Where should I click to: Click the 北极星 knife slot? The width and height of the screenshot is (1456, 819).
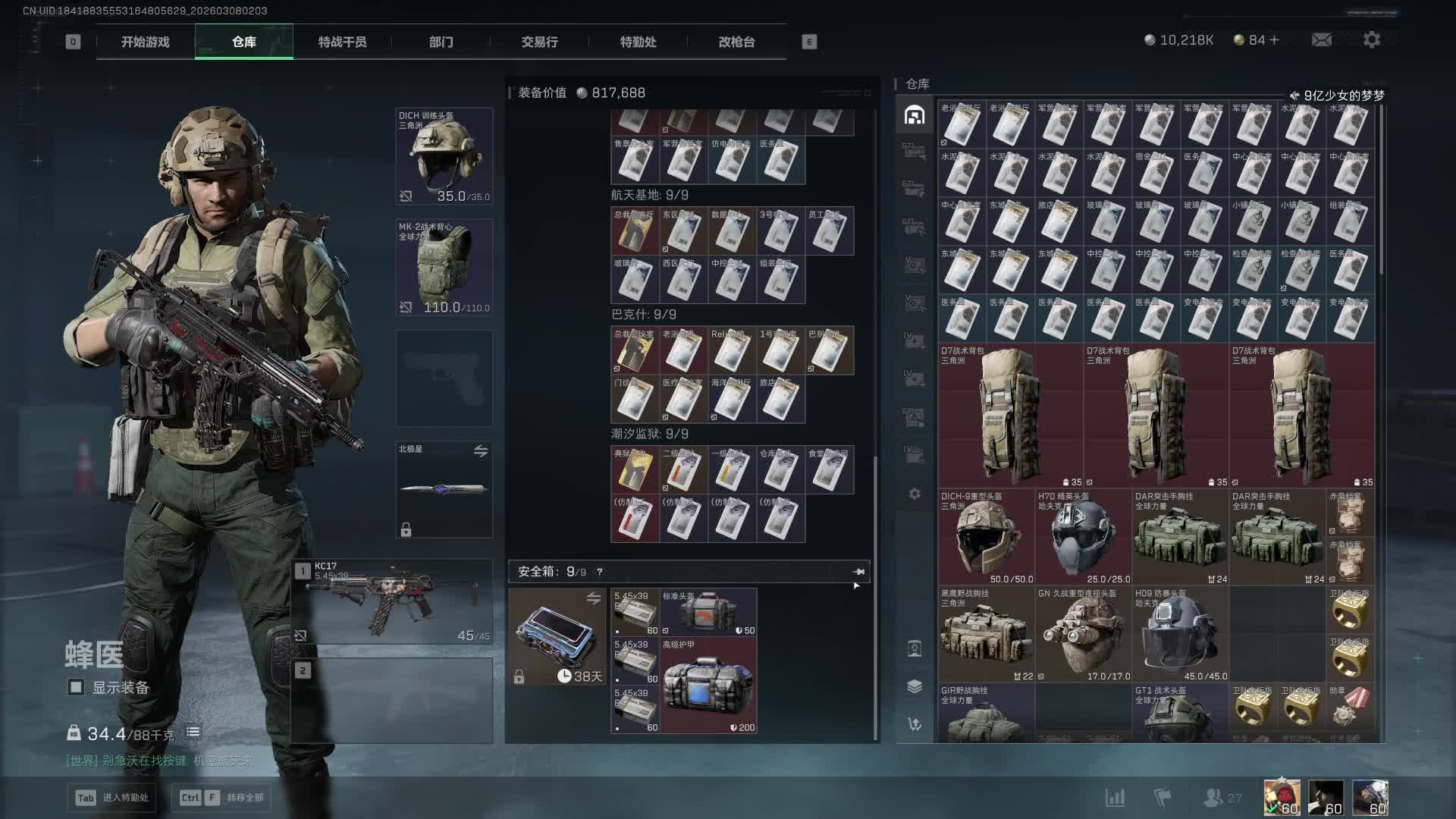444,489
